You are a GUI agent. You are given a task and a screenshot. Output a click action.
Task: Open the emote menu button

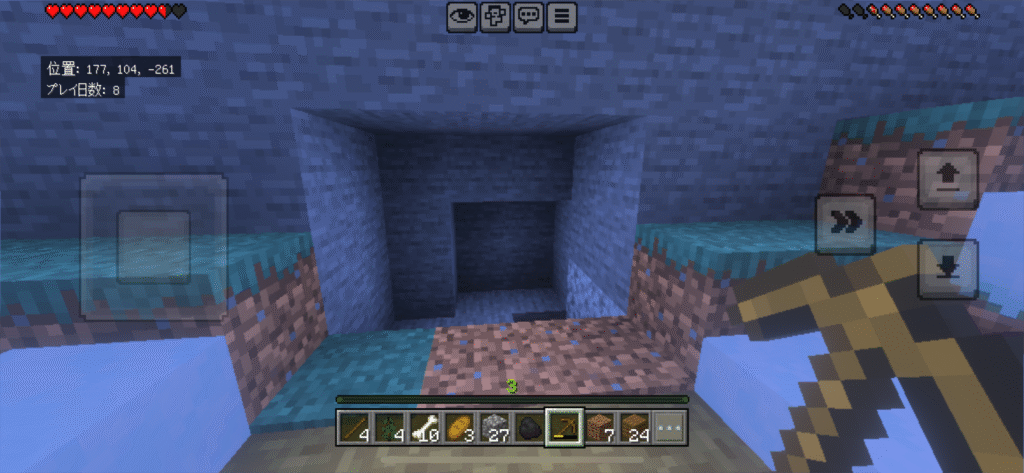(495, 16)
